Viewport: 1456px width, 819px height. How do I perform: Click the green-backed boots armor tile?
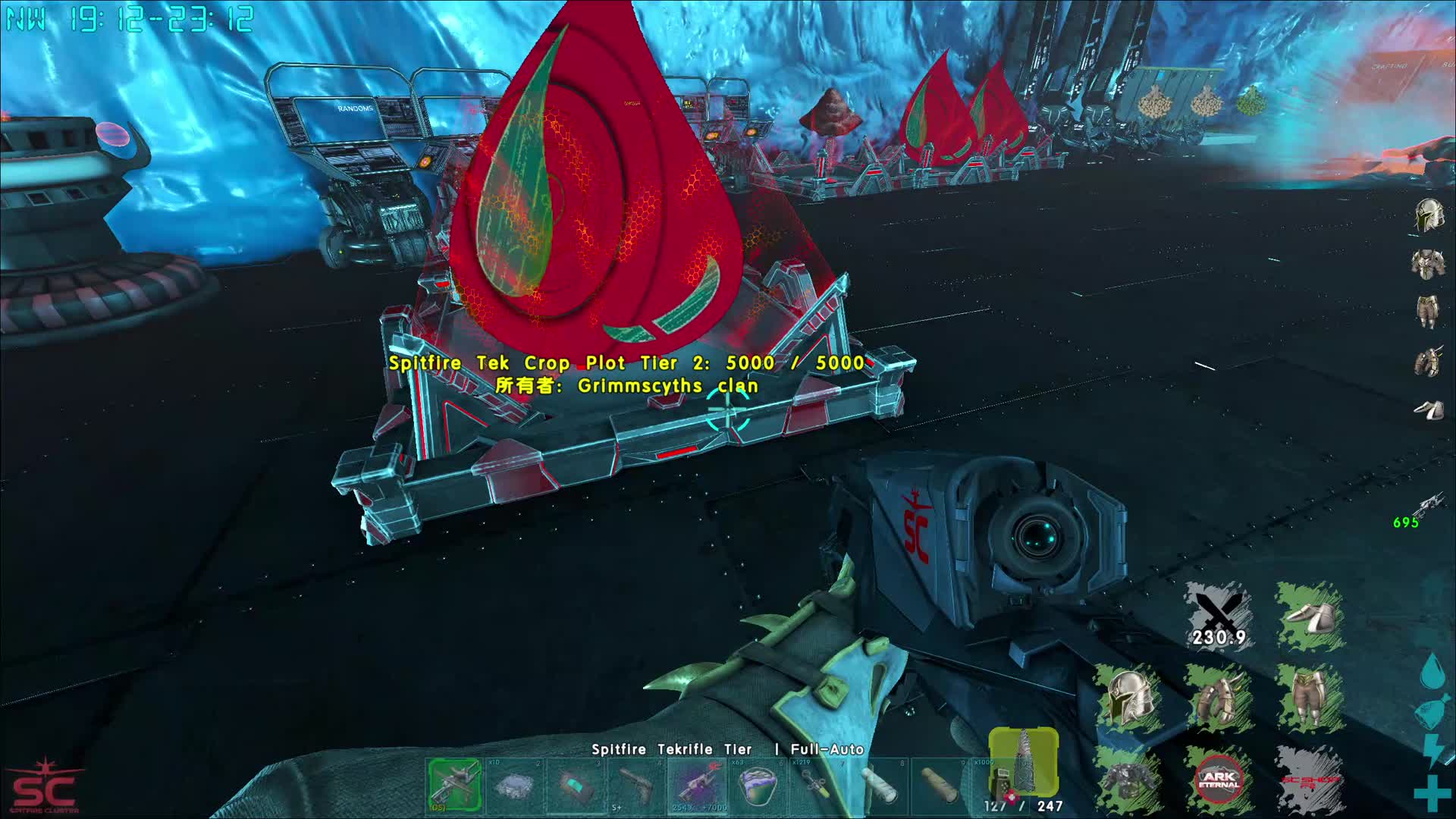(x=1309, y=616)
